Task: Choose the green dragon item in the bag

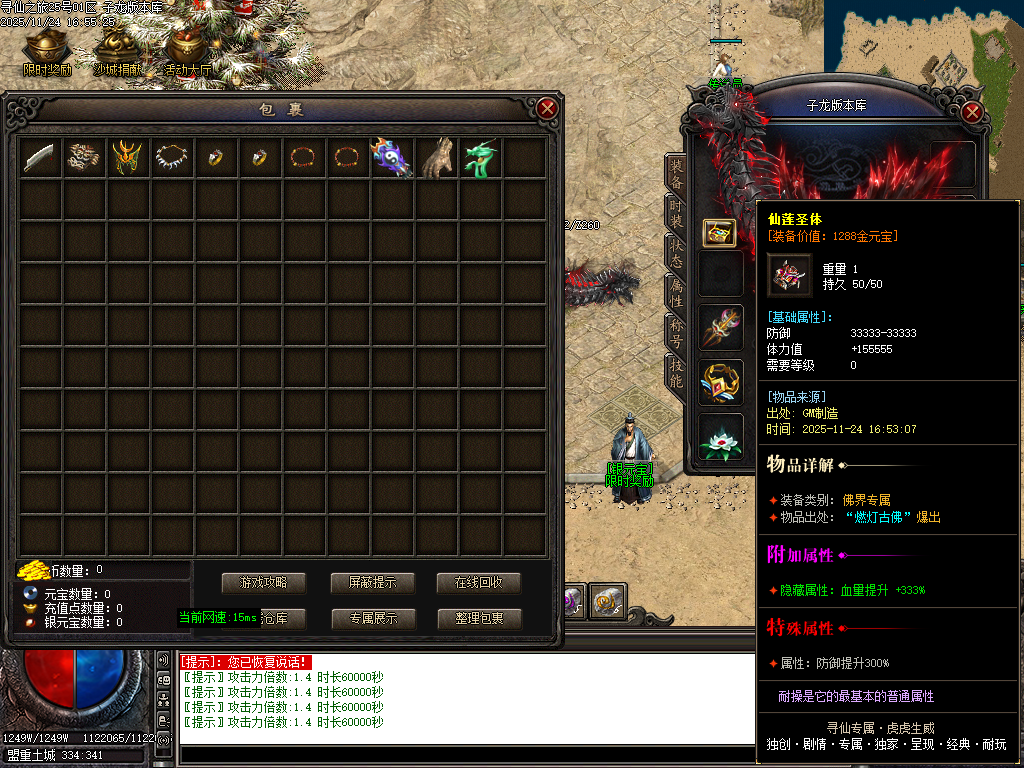Action: click(x=481, y=157)
